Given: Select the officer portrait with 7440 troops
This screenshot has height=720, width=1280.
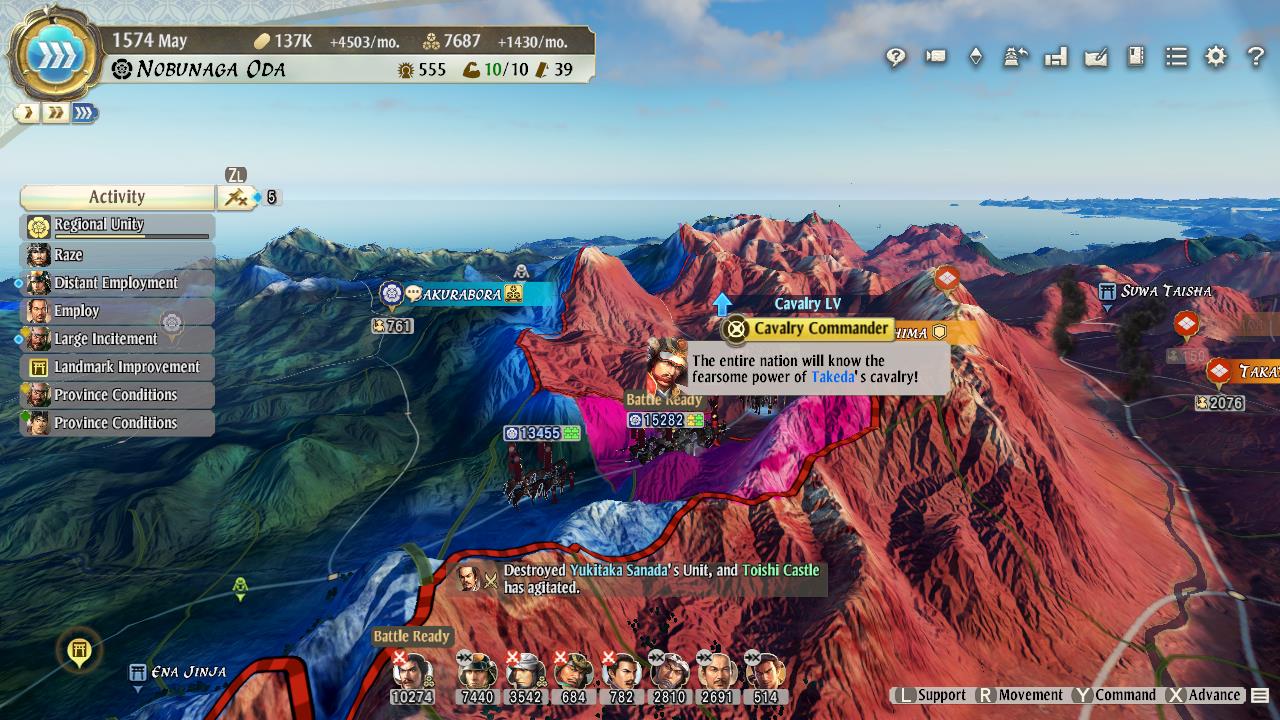Looking at the screenshot, I should click(x=477, y=672).
